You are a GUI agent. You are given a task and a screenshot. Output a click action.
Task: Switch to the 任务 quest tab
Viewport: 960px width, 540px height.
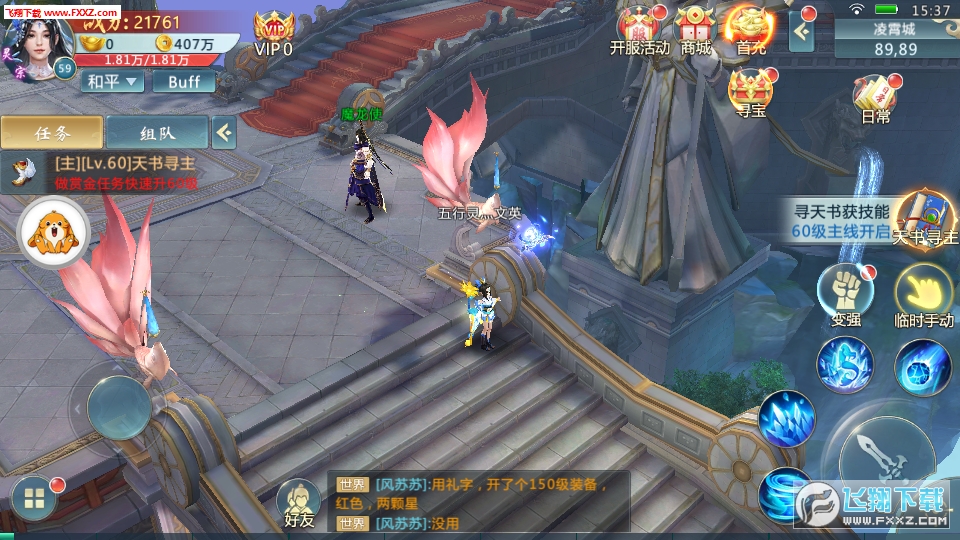tap(51, 131)
